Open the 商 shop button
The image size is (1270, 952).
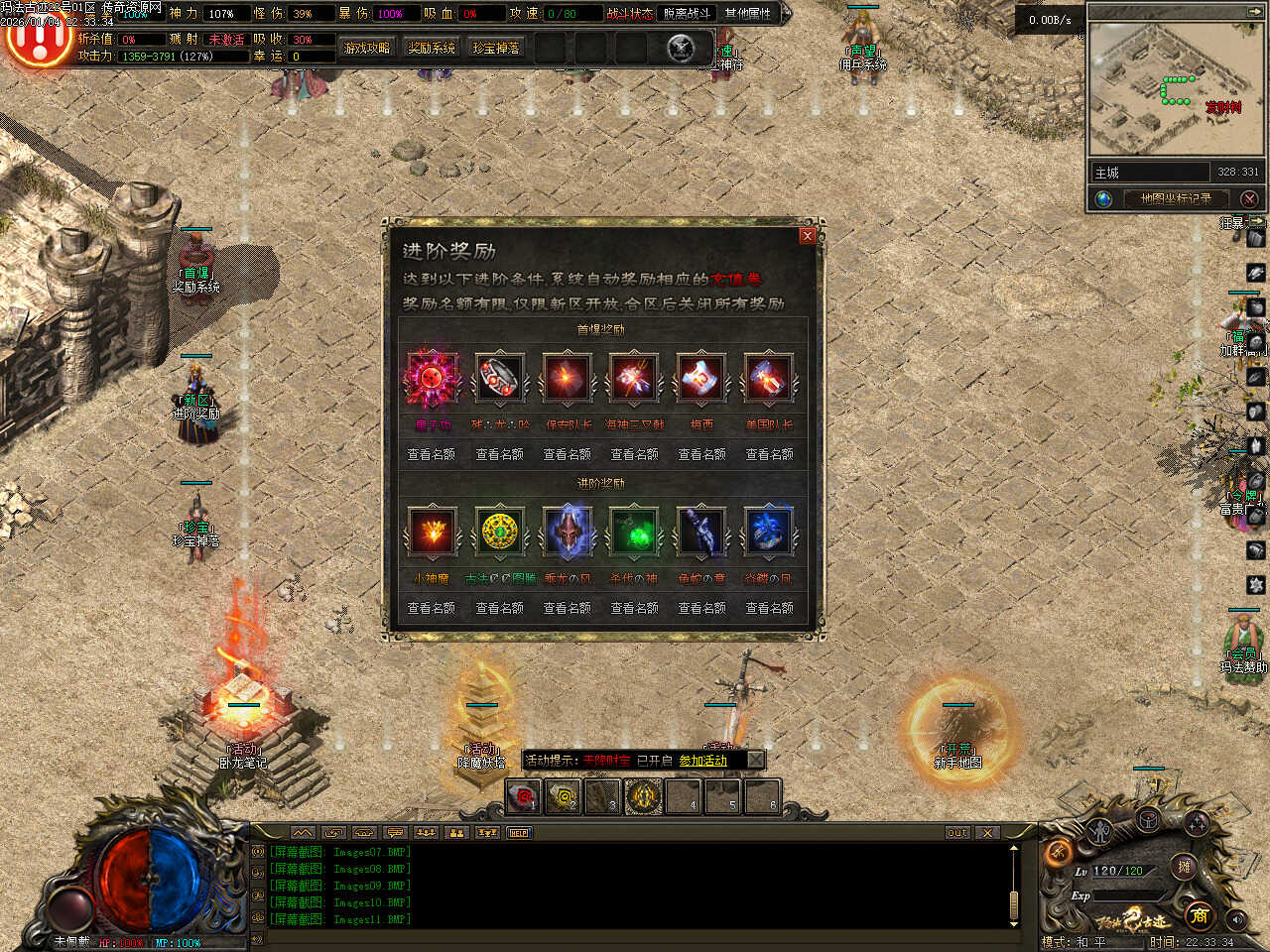click(1199, 914)
